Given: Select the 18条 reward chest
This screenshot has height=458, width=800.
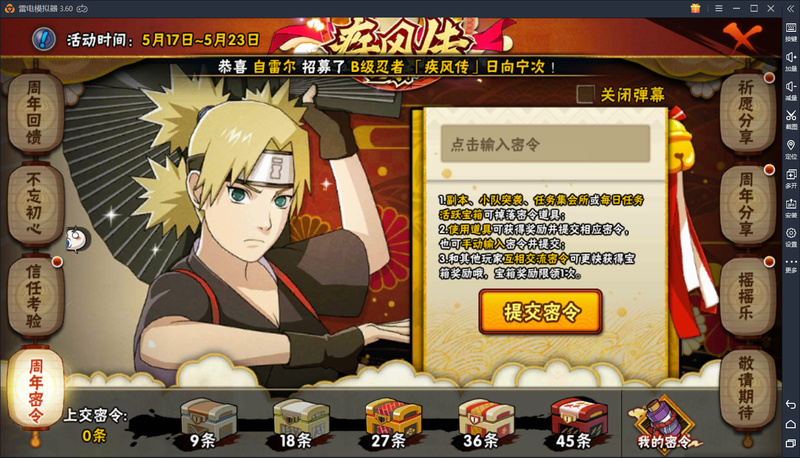Looking at the screenshot, I should point(298,419).
